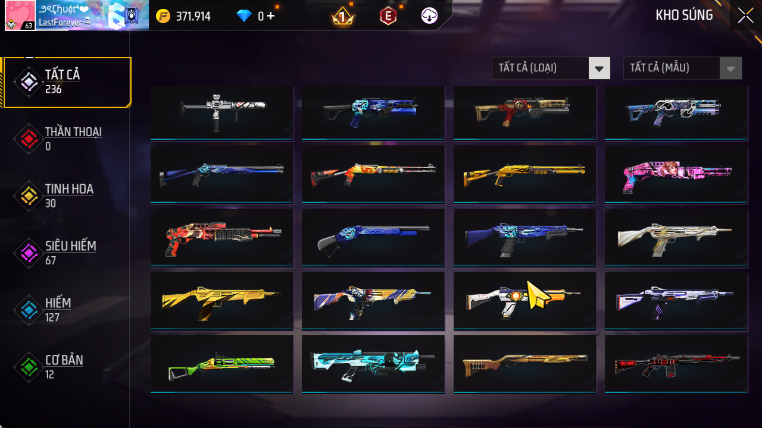Close the Kho Súng weapon vault
Viewport: 762px width, 428px height.
[745, 15]
